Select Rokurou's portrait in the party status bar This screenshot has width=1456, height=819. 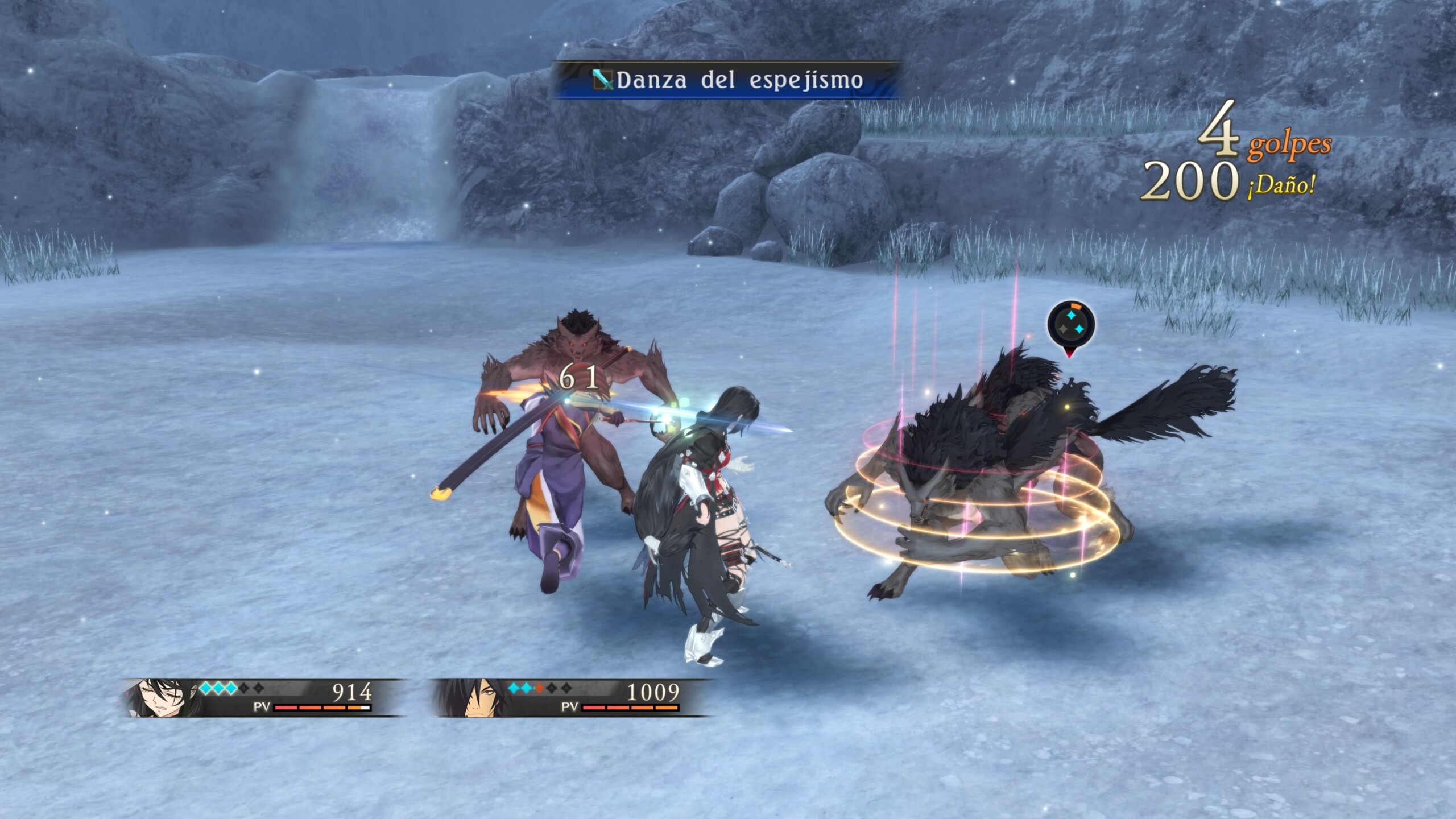[471, 697]
